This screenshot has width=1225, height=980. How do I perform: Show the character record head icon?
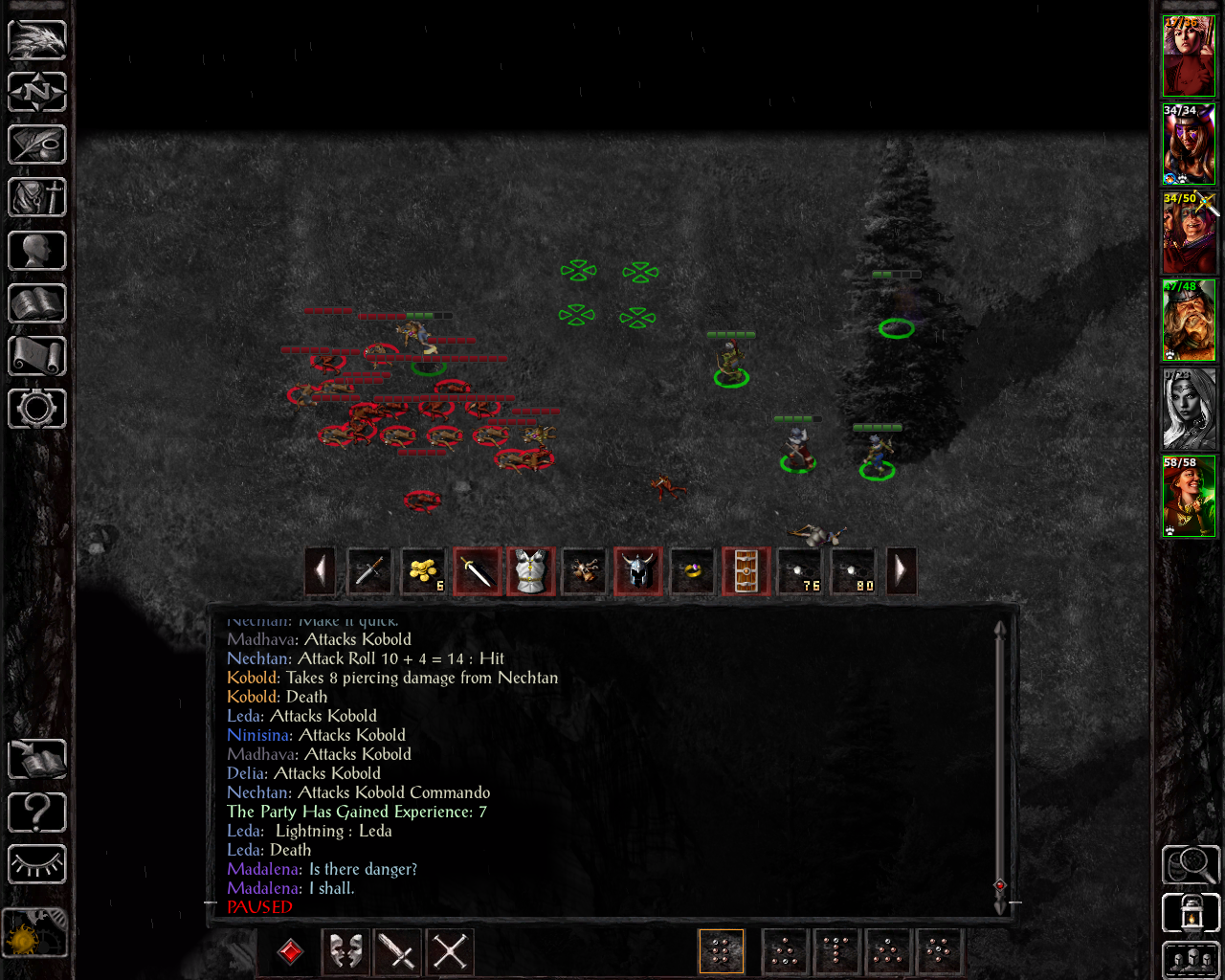click(37, 251)
